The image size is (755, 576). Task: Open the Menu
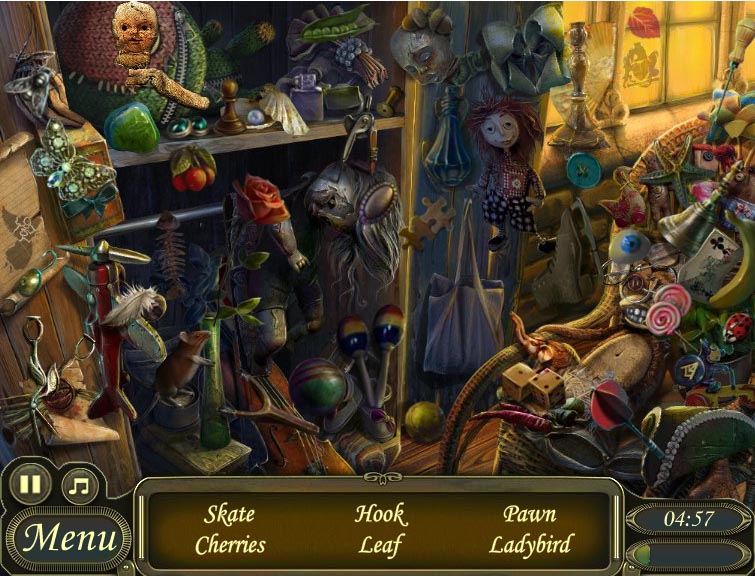pyautogui.click(x=70, y=538)
